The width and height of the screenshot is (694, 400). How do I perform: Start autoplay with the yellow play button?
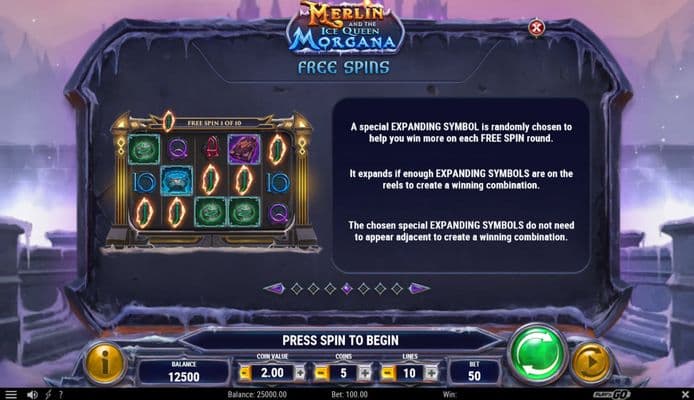pos(589,363)
